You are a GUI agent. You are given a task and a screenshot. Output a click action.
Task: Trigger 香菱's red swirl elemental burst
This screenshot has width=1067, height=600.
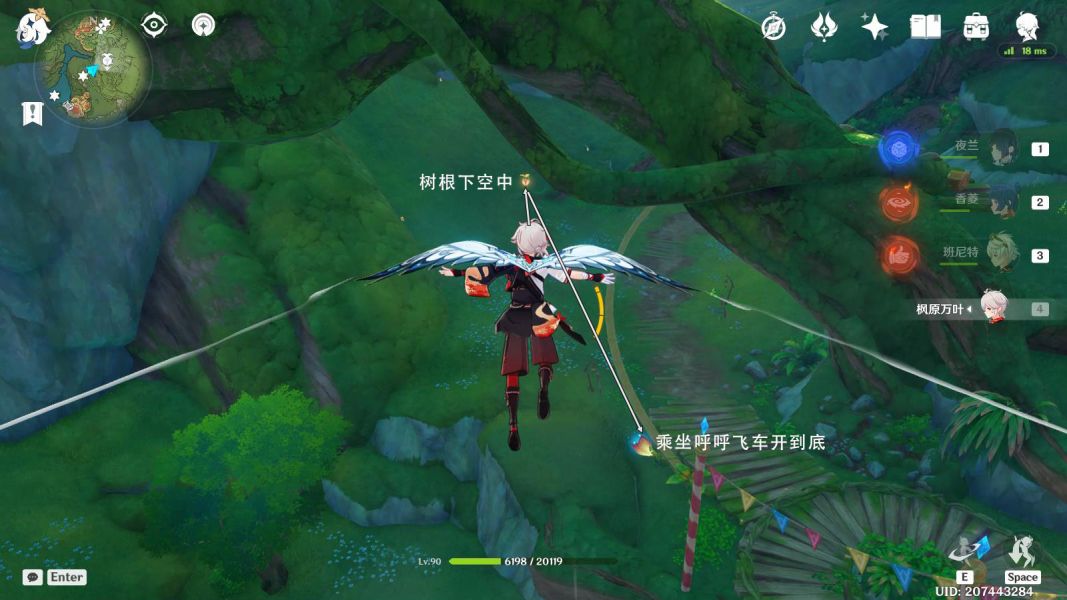point(898,203)
